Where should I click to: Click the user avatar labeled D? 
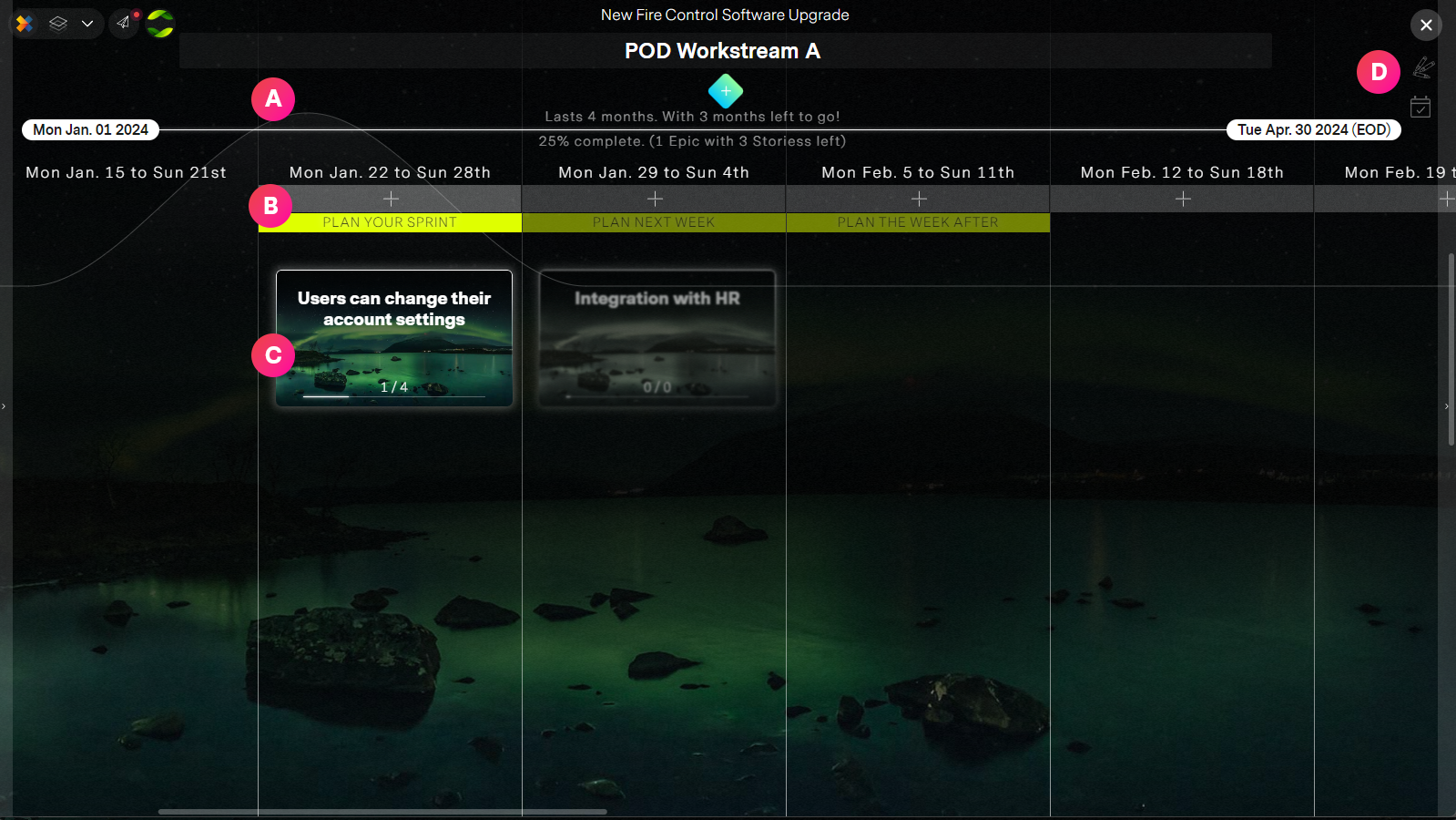(1378, 72)
